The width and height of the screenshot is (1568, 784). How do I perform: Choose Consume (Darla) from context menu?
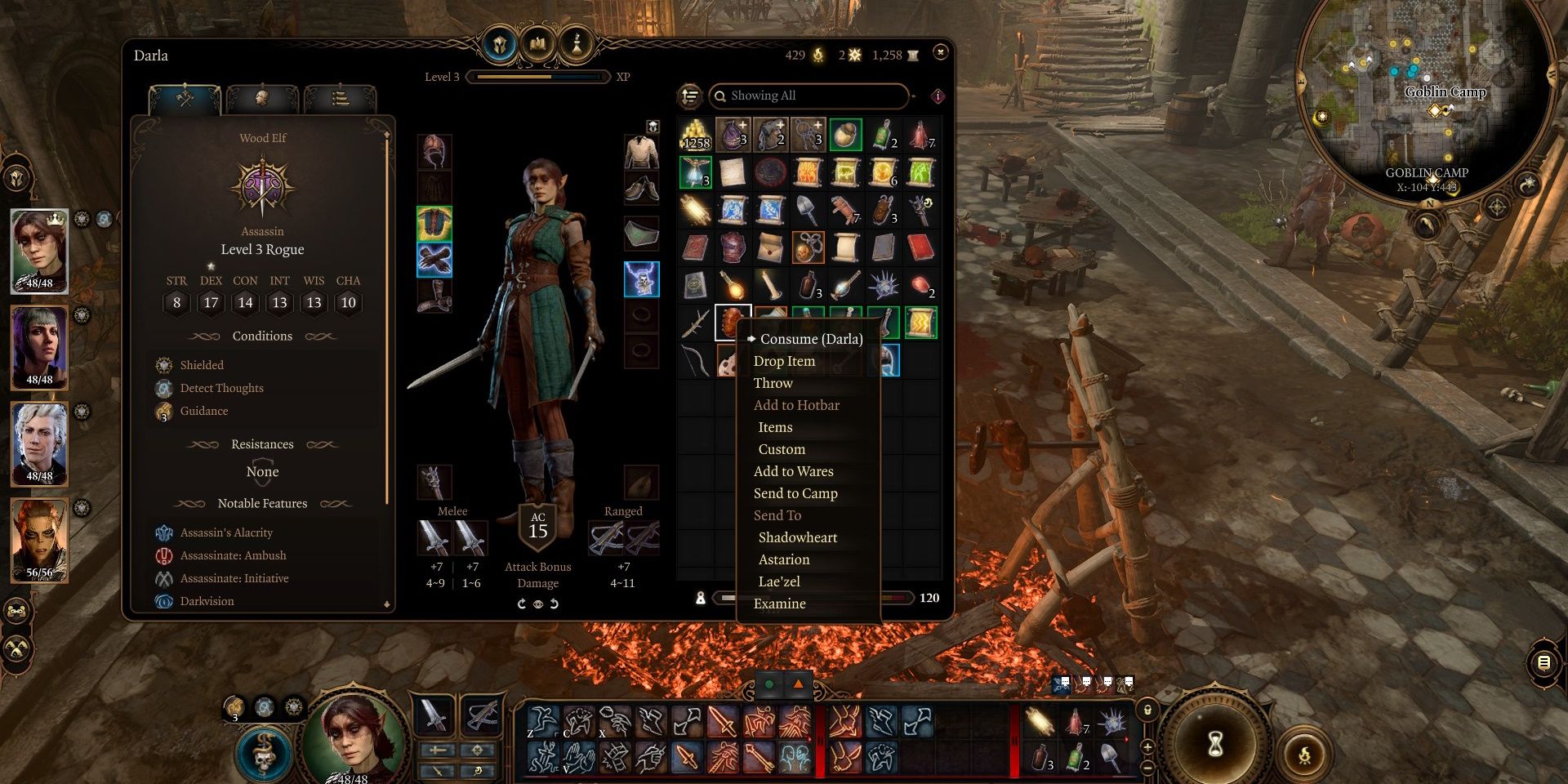pos(810,339)
